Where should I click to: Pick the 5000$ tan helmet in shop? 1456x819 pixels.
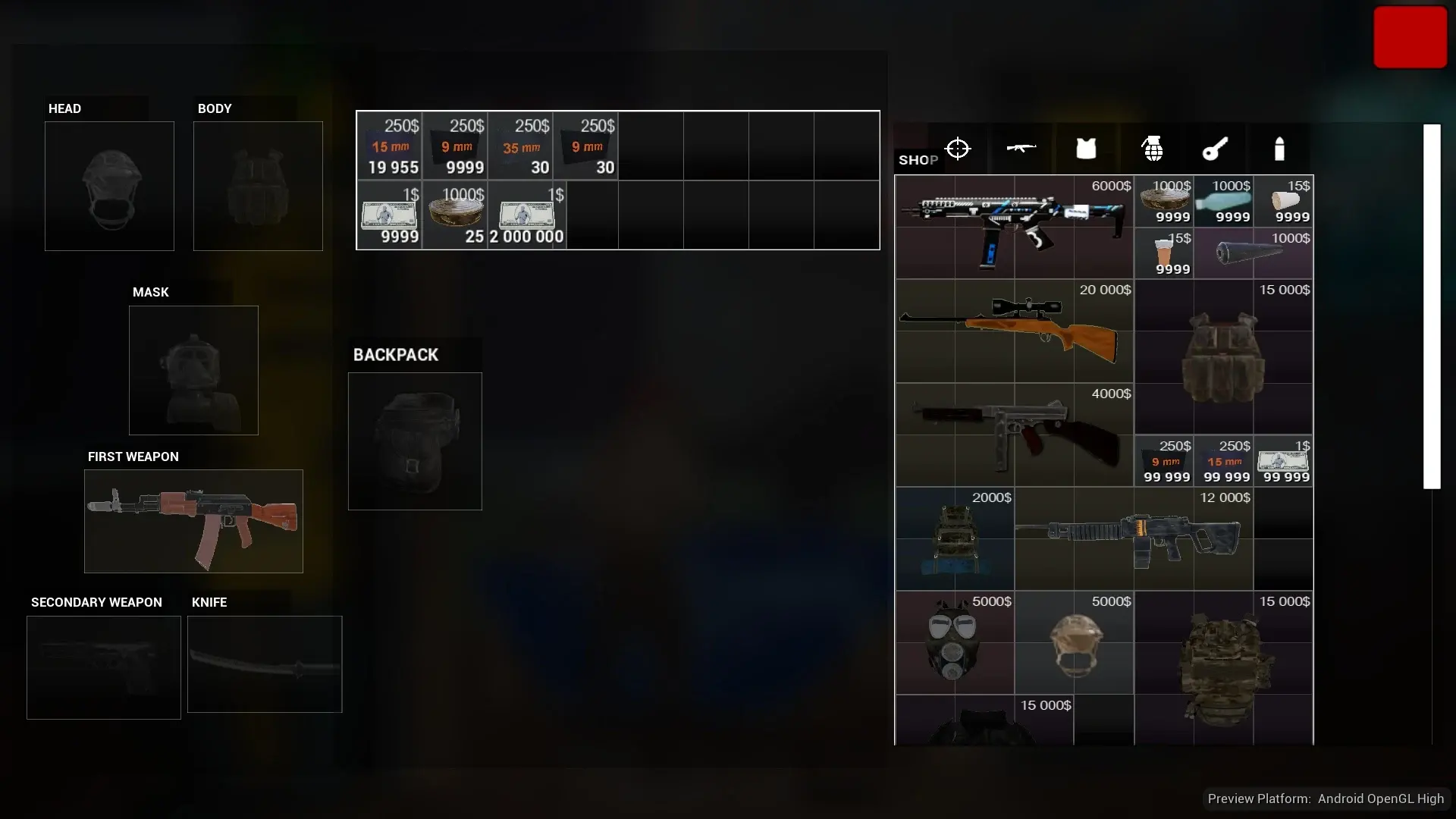(x=1074, y=642)
